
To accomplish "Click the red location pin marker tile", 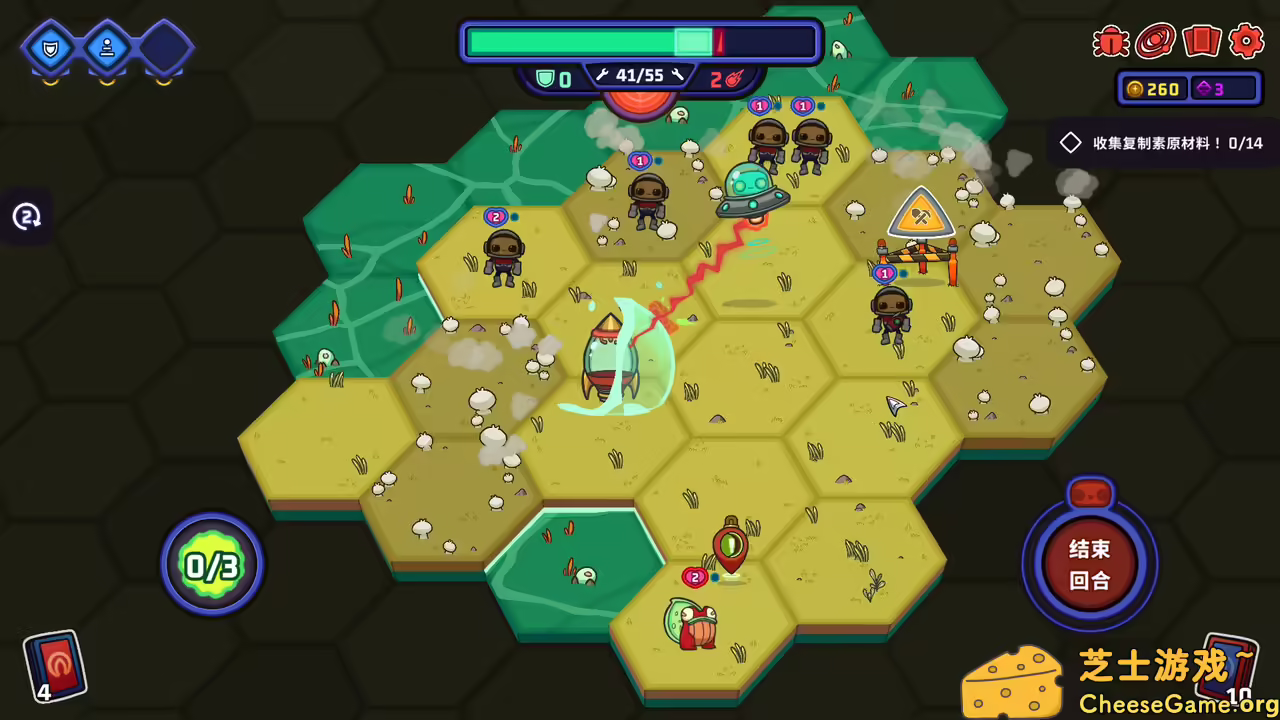I will click(731, 547).
